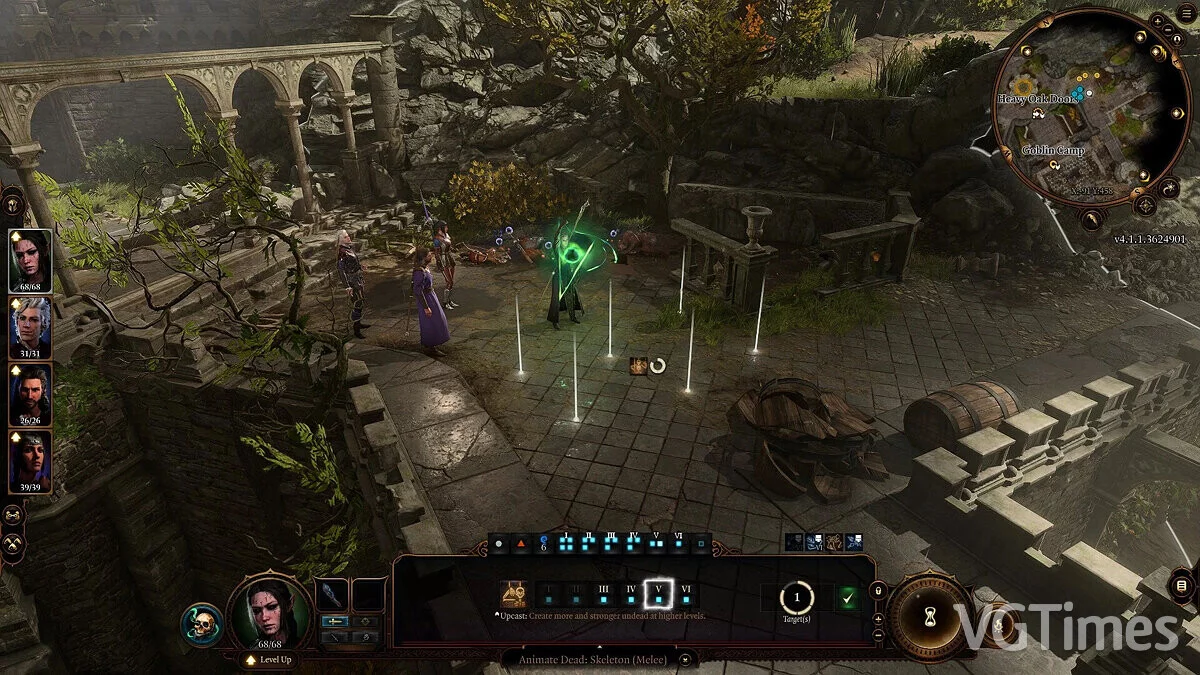Select the equipped melee weapon slot
Image resolution: width=1200 pixels, height=675 pixels.
point(331,594)
